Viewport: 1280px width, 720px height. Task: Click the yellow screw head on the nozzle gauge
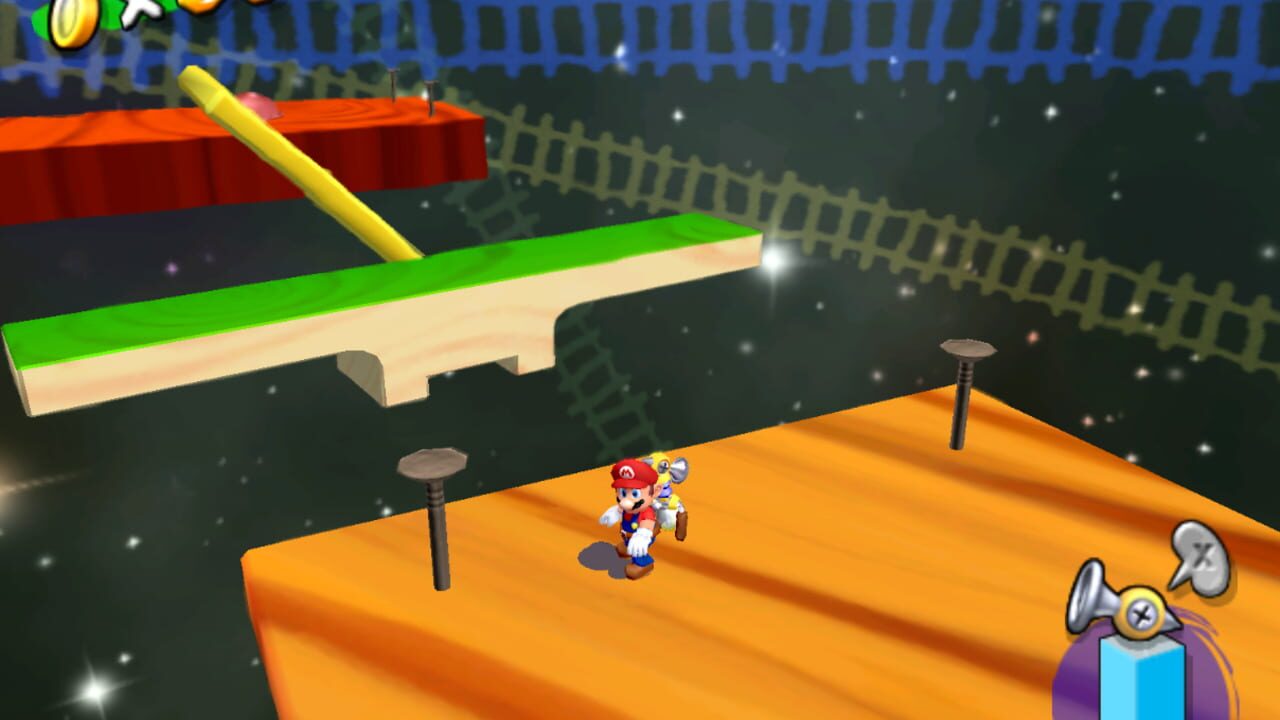(1140, 613)
